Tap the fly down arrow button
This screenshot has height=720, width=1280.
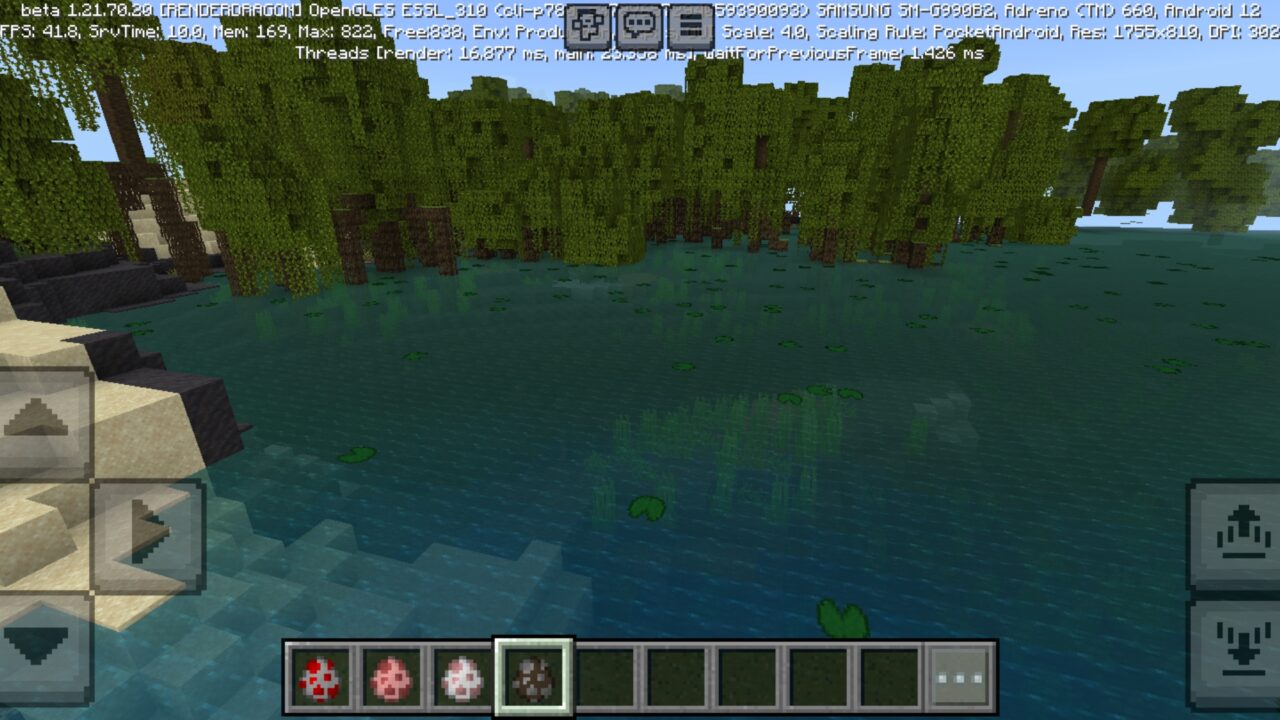1236,645
